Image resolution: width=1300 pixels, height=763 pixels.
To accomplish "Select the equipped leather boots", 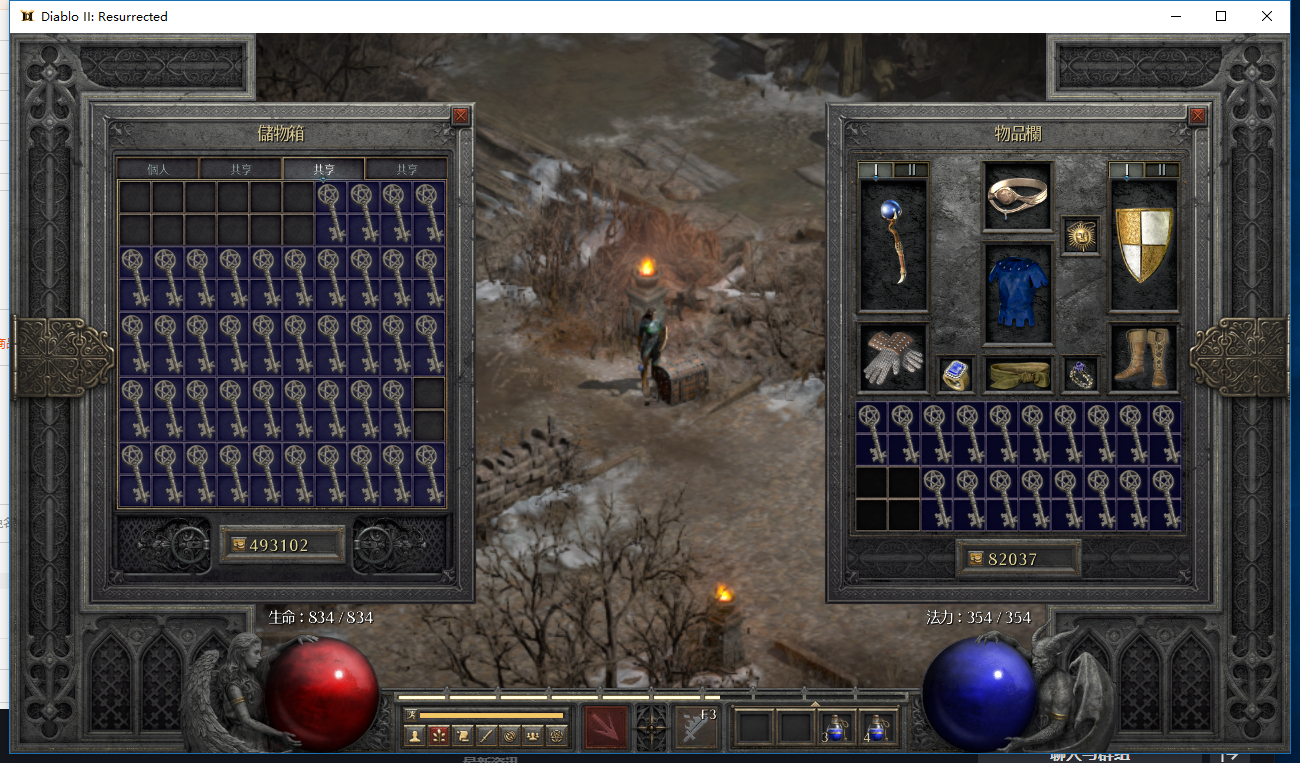I will [1144, 357].
